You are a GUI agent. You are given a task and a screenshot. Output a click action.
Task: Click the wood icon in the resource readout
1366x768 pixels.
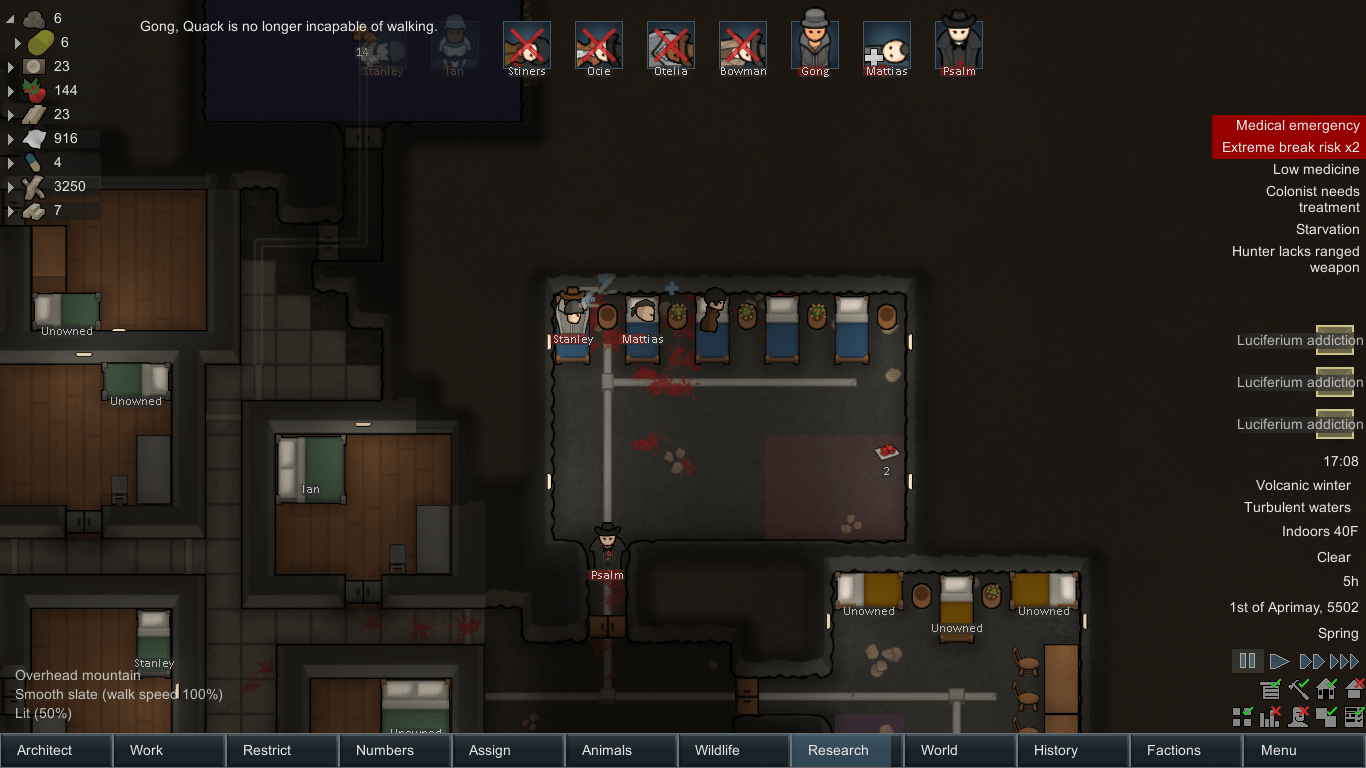pos(33,186)
